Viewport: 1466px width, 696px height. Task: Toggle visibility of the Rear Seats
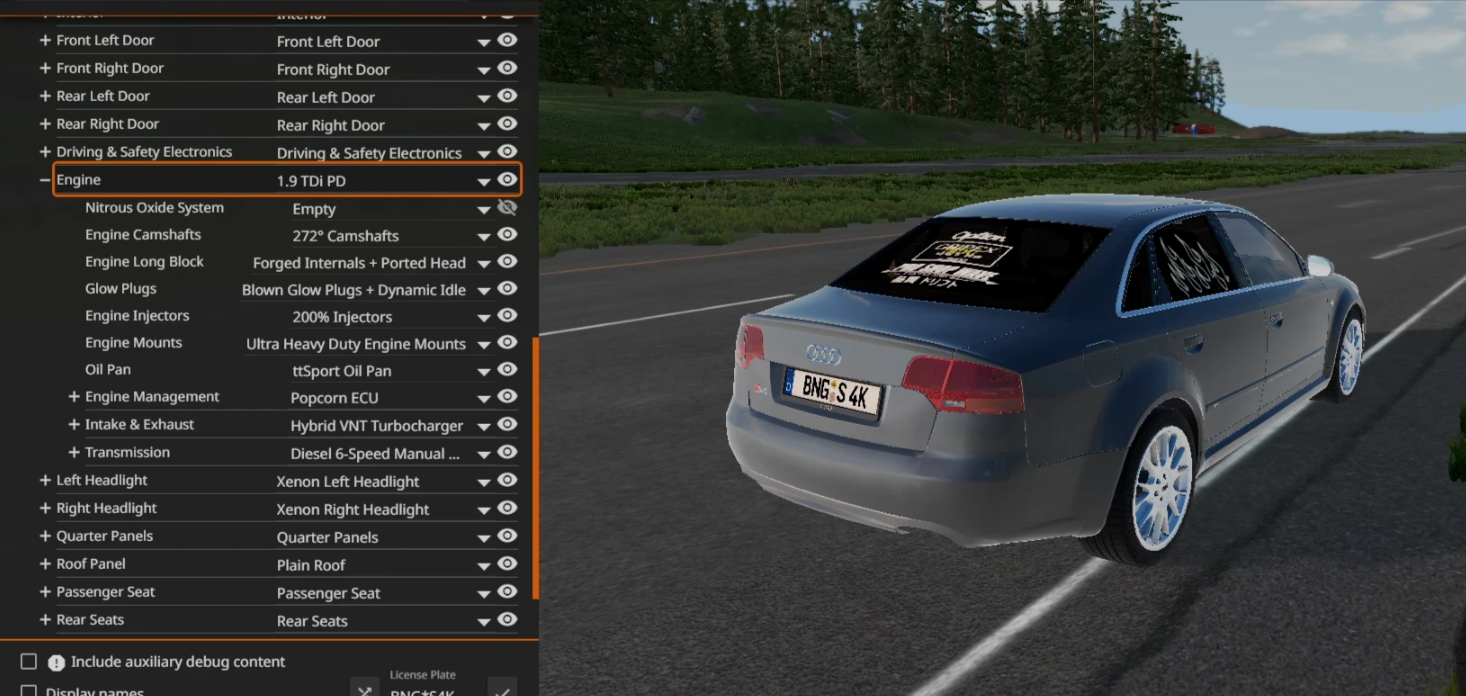click(507, 620)
